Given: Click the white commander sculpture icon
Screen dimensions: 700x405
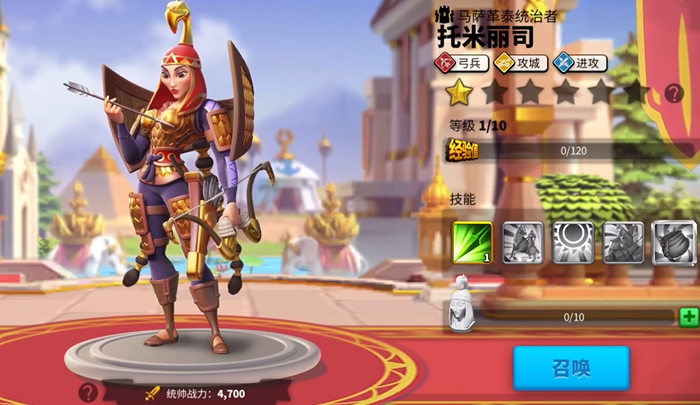Looking at the screenshot, I should [459, 305].
